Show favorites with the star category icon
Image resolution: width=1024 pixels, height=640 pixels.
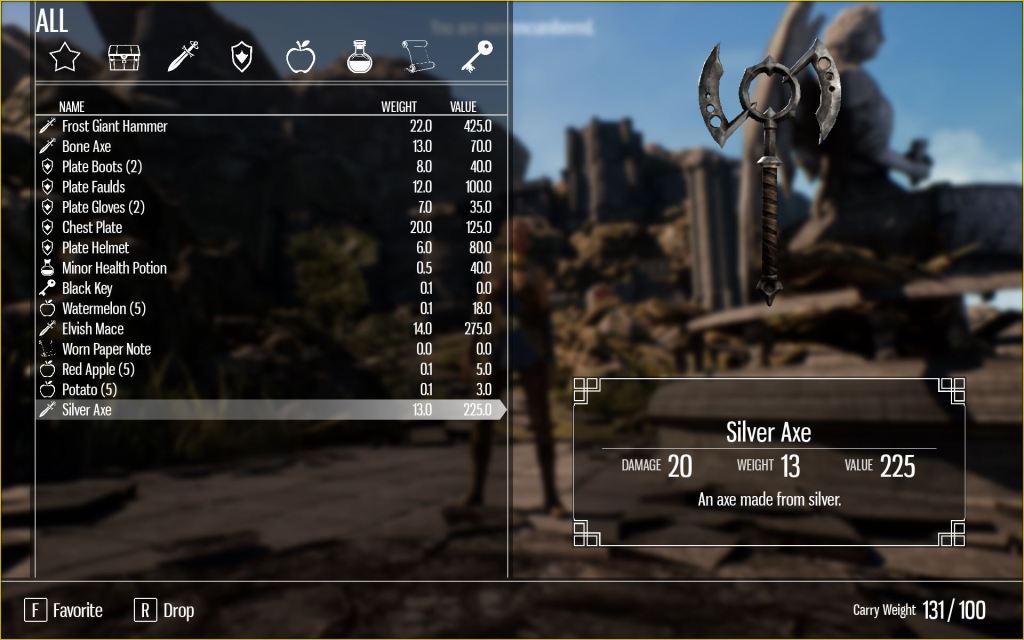[x=65, y=58]
